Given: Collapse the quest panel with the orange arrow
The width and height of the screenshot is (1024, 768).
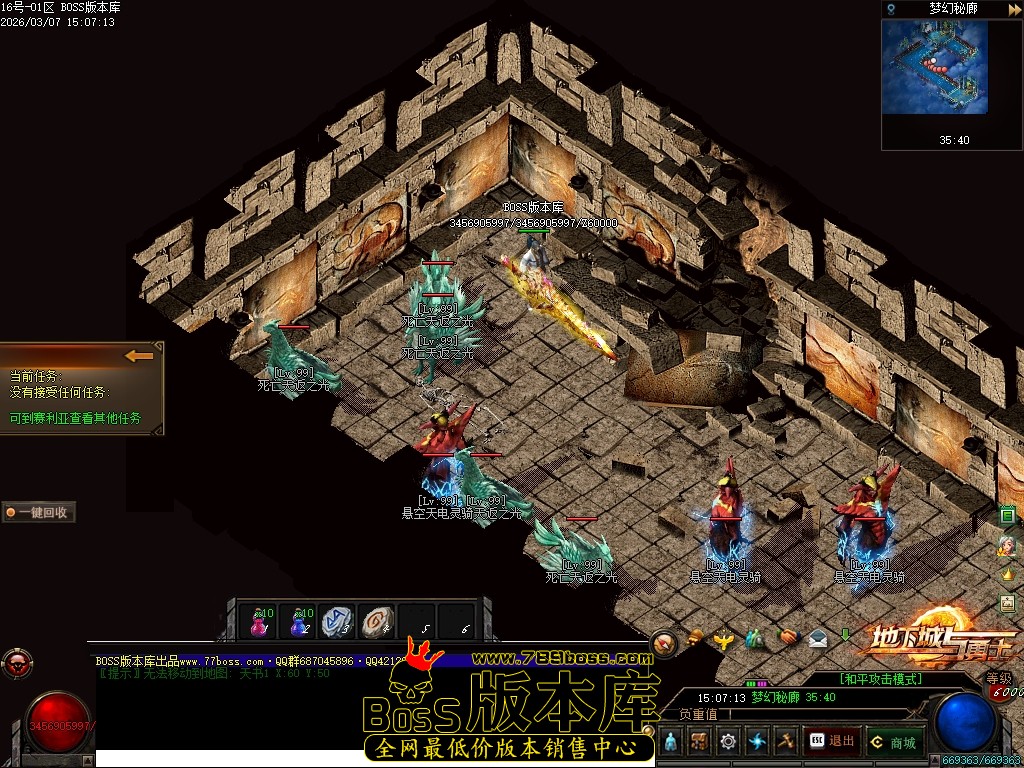Looking at the screenshot, I should tap(139, 355).
